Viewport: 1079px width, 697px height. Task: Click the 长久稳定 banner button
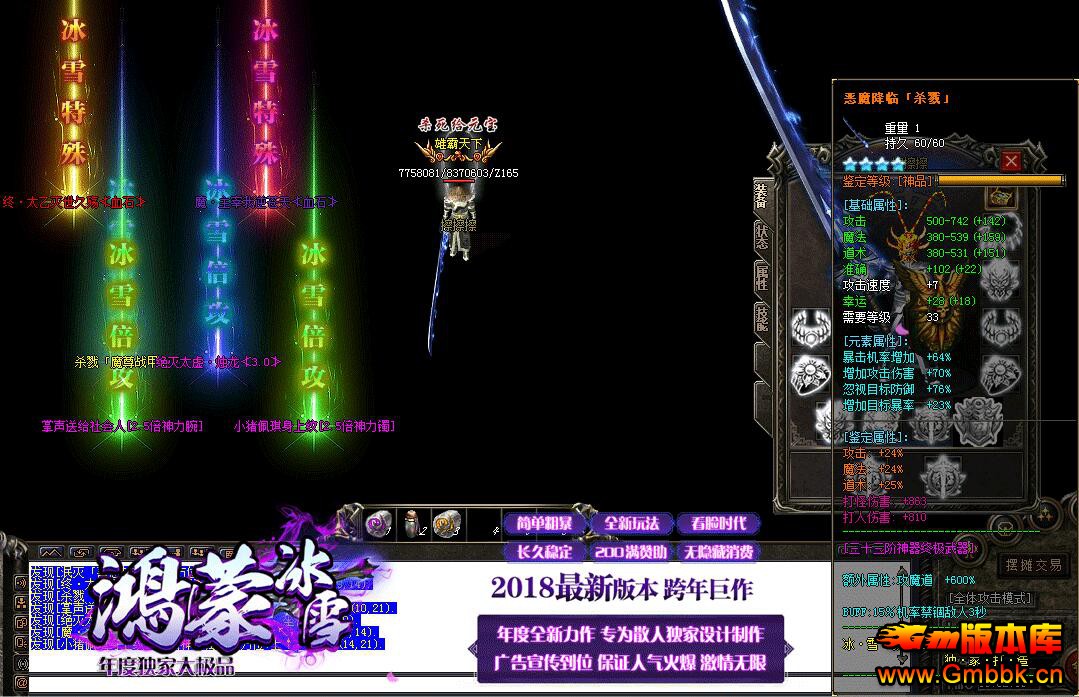click(544, 551)
